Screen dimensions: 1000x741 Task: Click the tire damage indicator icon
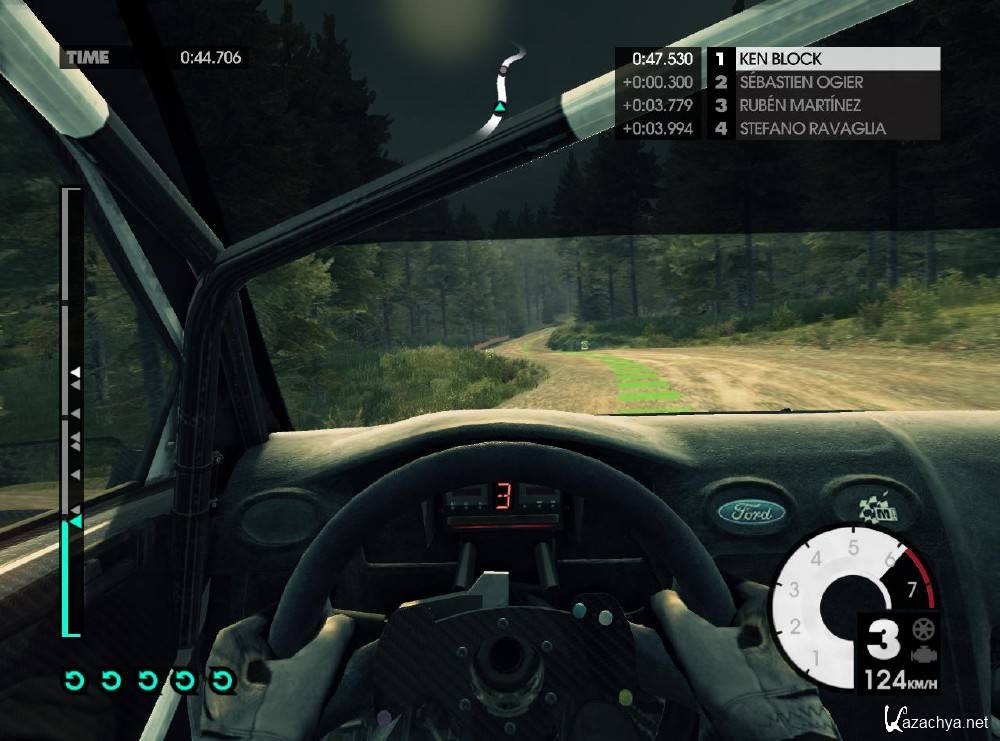click(923, 631)
